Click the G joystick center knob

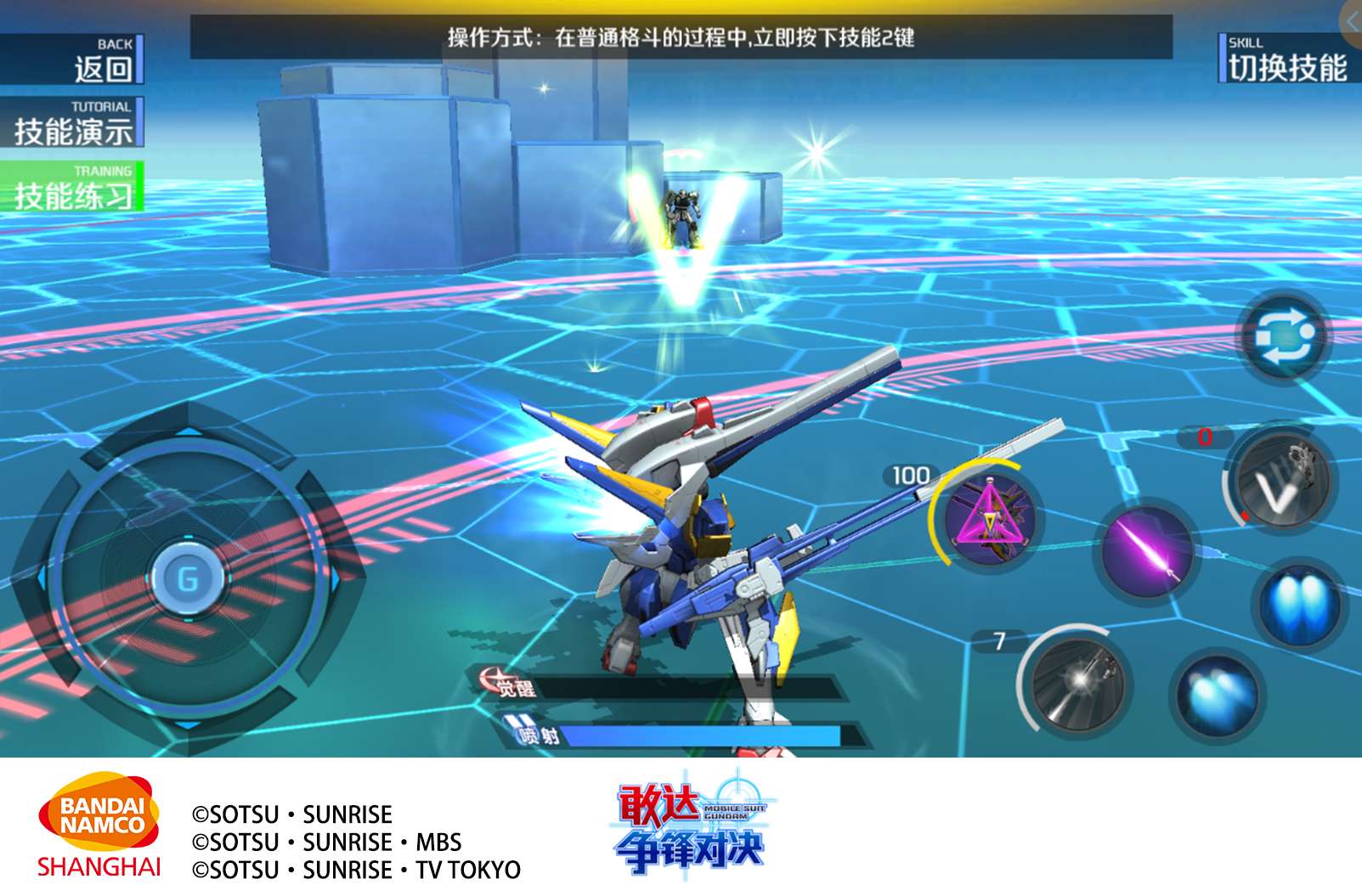pyautogui.click(x=188, y=579)
